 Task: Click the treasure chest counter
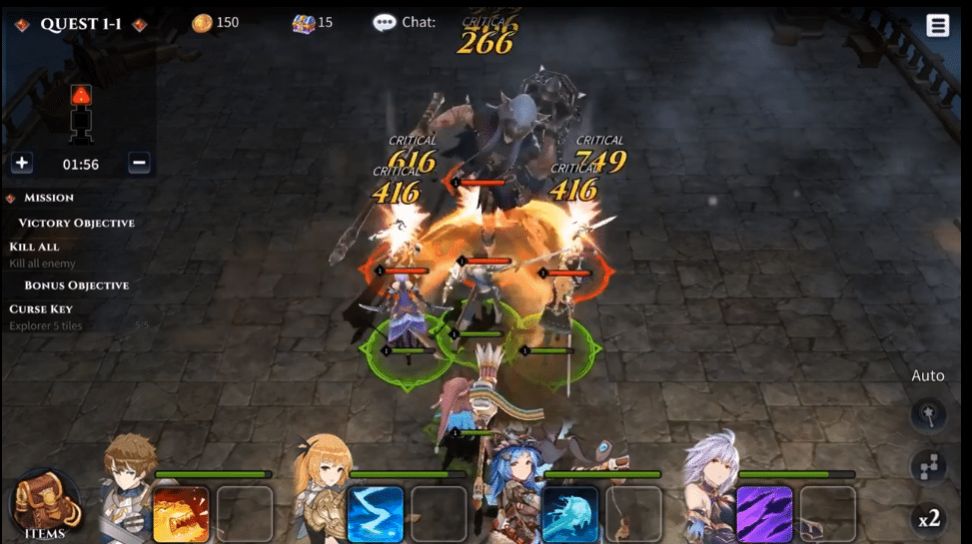[x=312, y=22]
